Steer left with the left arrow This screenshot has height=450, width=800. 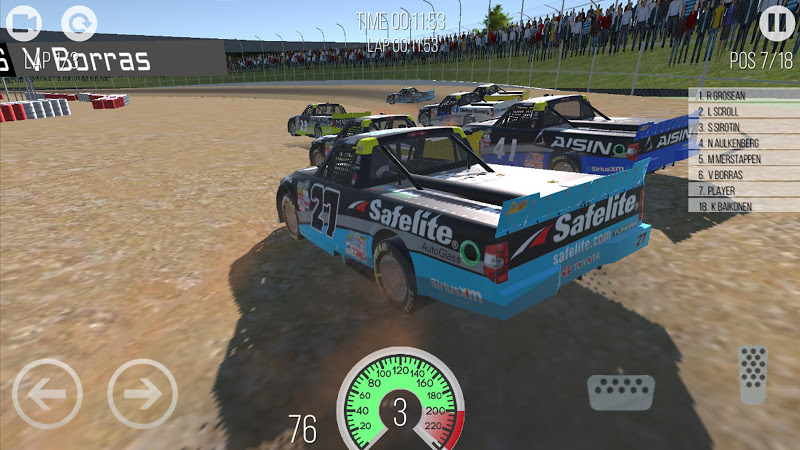click(x=47, y=393)
